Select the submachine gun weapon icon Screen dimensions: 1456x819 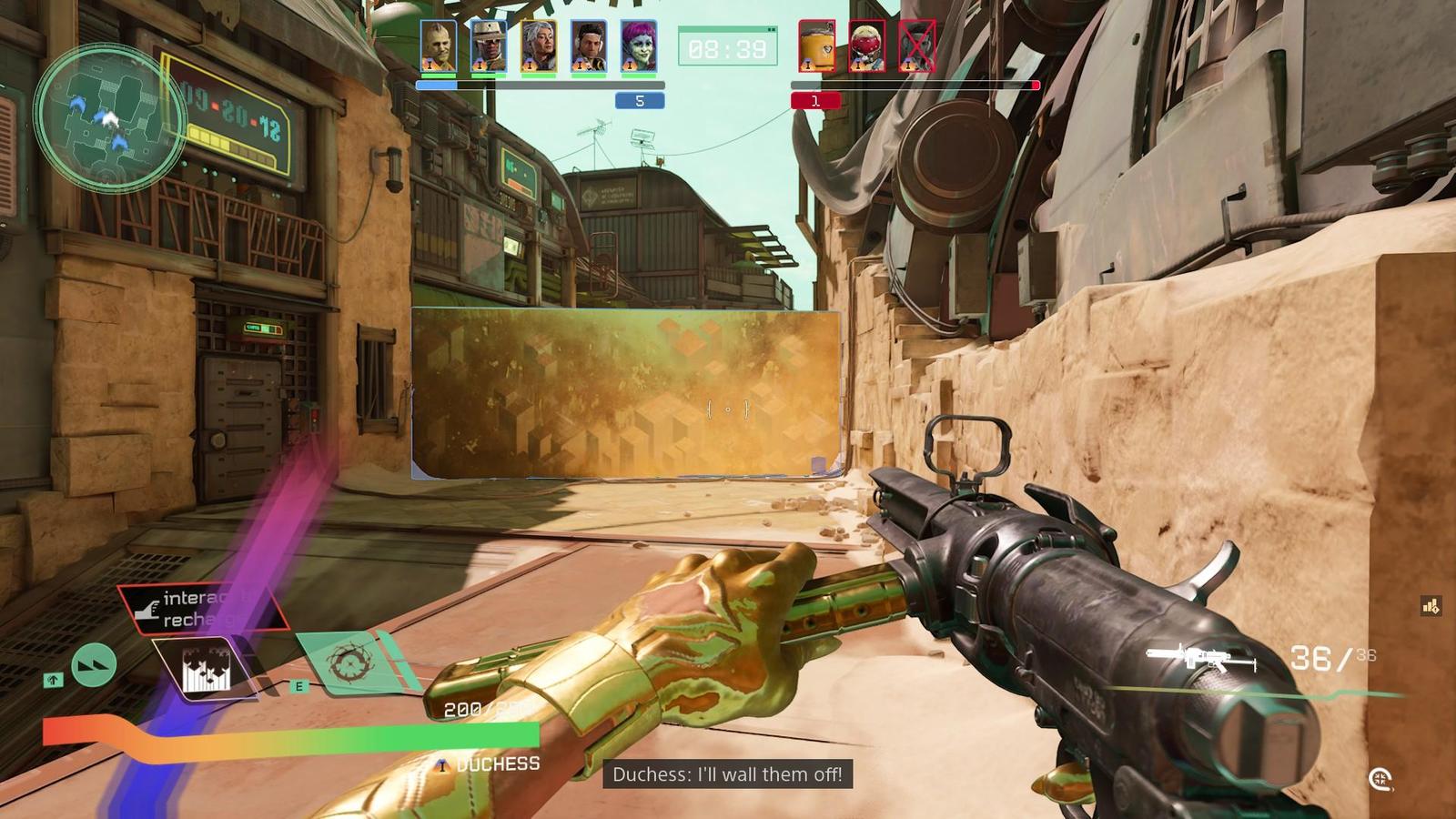[x=1199, y=658]
